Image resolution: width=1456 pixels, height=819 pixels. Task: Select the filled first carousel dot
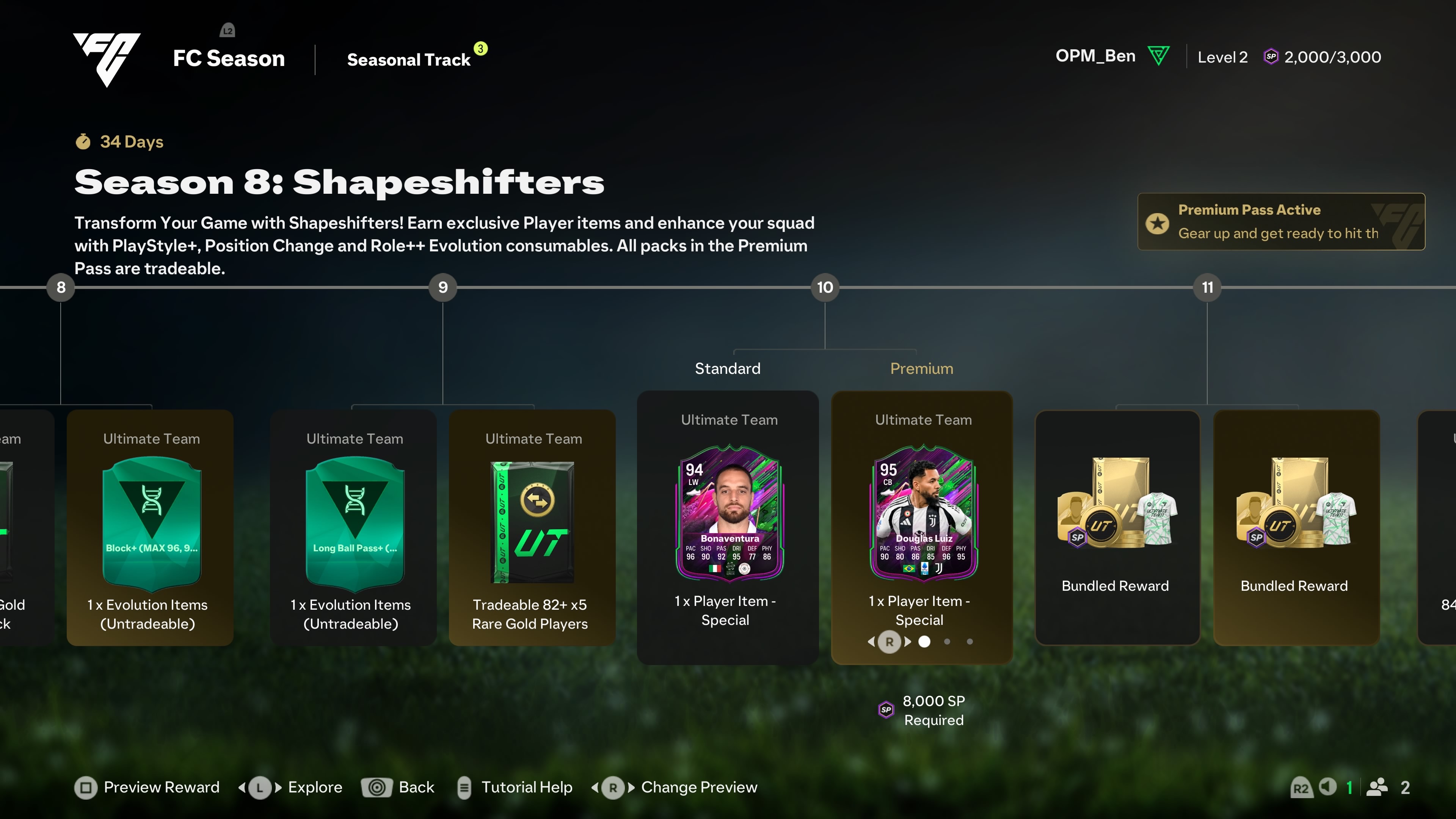point(925,642)
